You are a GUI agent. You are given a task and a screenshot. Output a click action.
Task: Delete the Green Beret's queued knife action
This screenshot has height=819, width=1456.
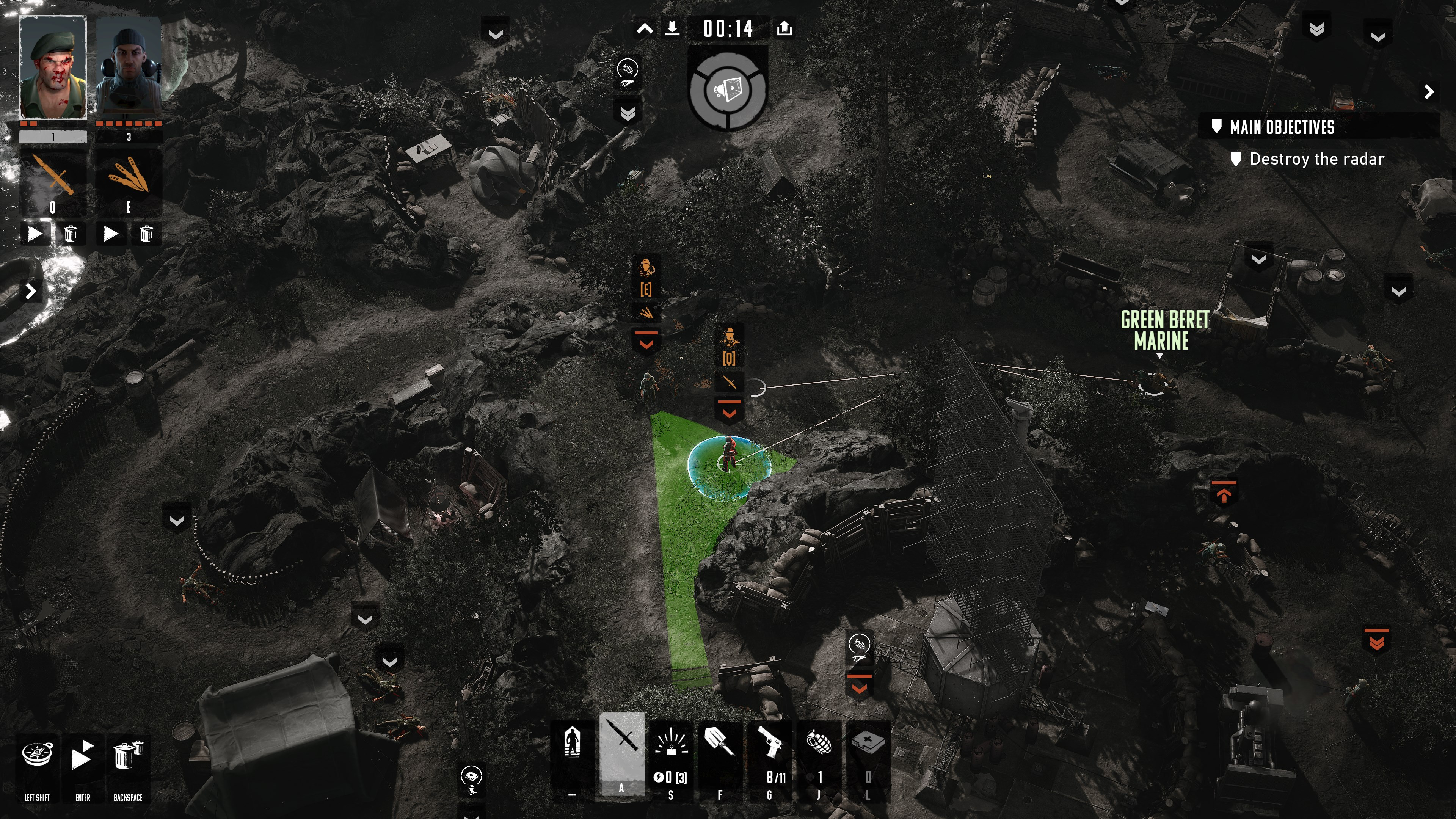[x=70, y=234]
